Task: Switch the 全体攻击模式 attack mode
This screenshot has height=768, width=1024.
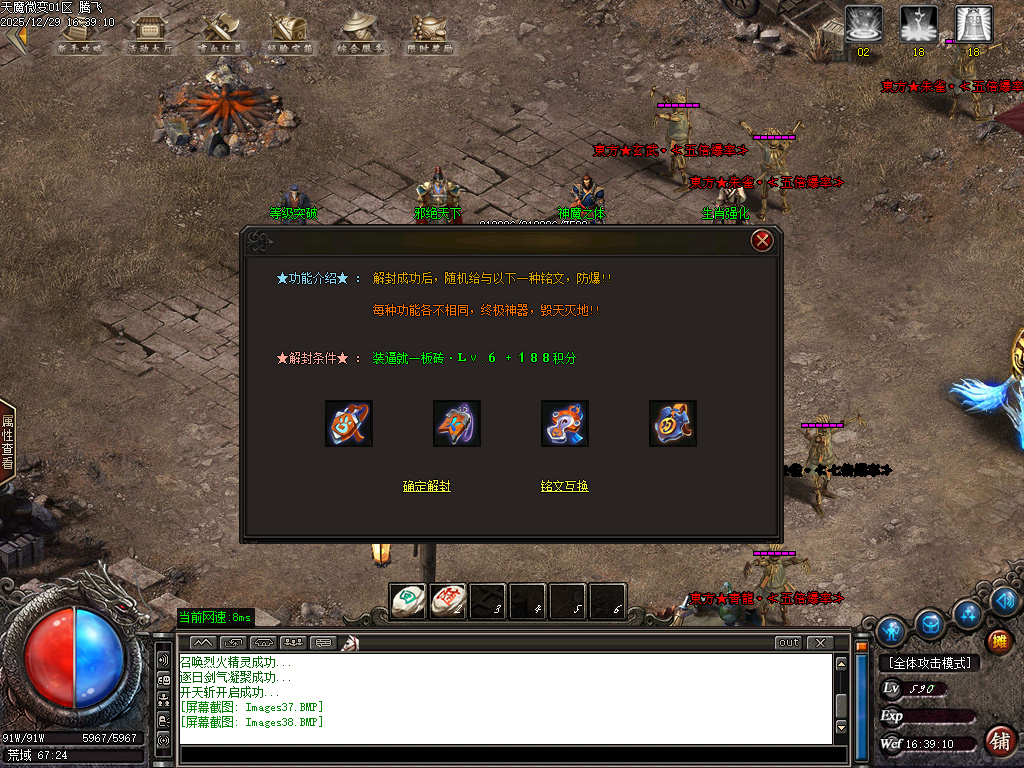Action: (928, 663)
